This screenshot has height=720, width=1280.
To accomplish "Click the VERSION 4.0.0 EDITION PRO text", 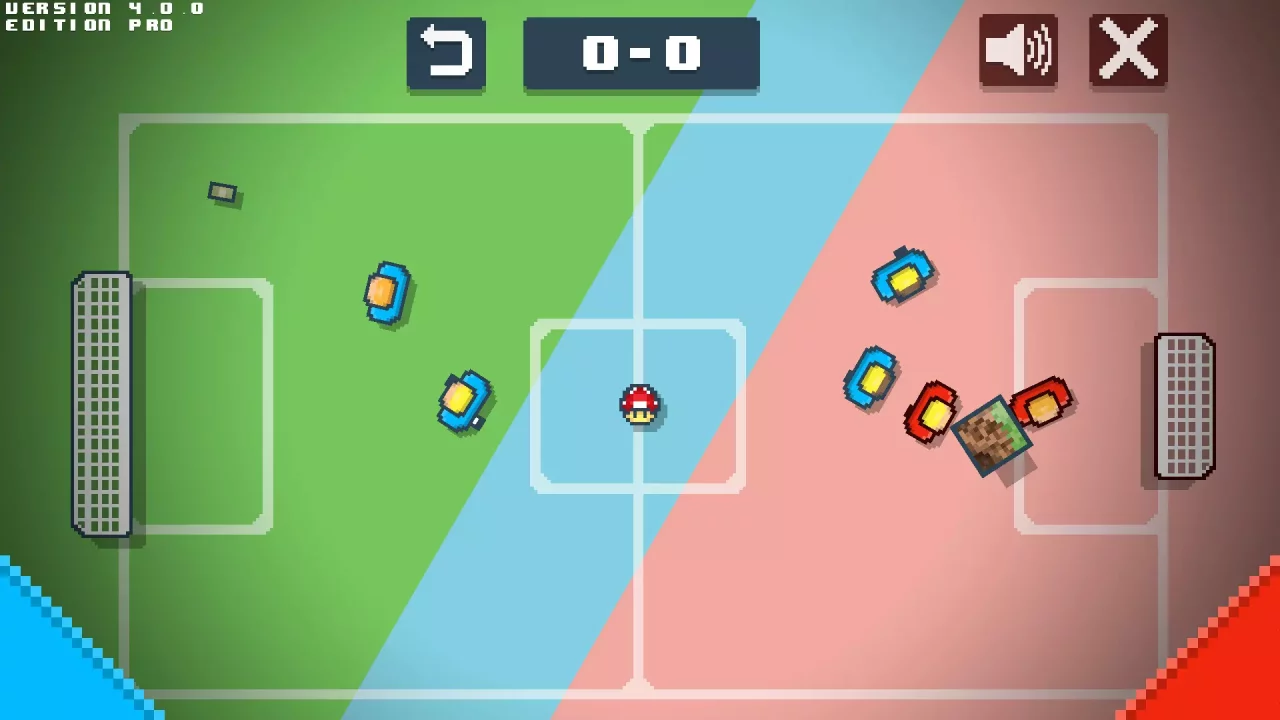I will pyautogui.click(x=100, y=16).
